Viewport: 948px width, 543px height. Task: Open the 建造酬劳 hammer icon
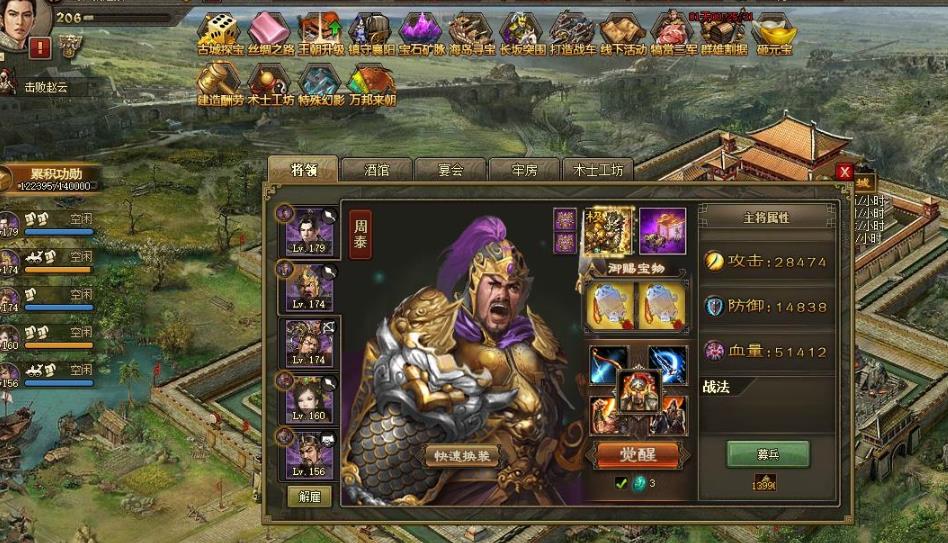(x=217, y=83)
